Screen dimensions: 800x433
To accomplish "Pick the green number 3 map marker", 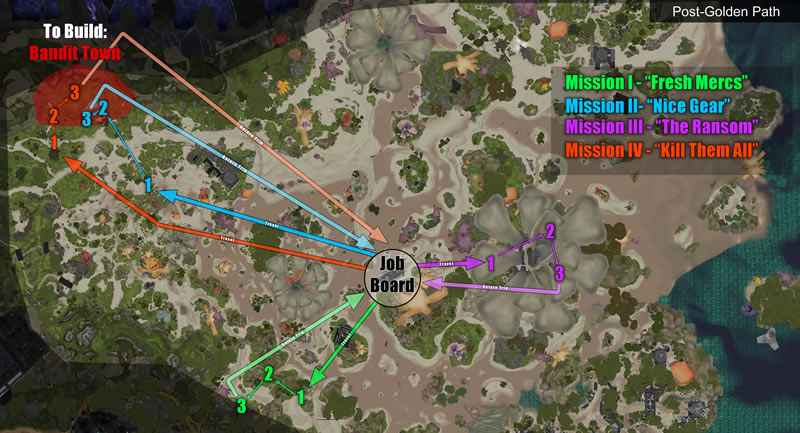I will coord(240,406).
